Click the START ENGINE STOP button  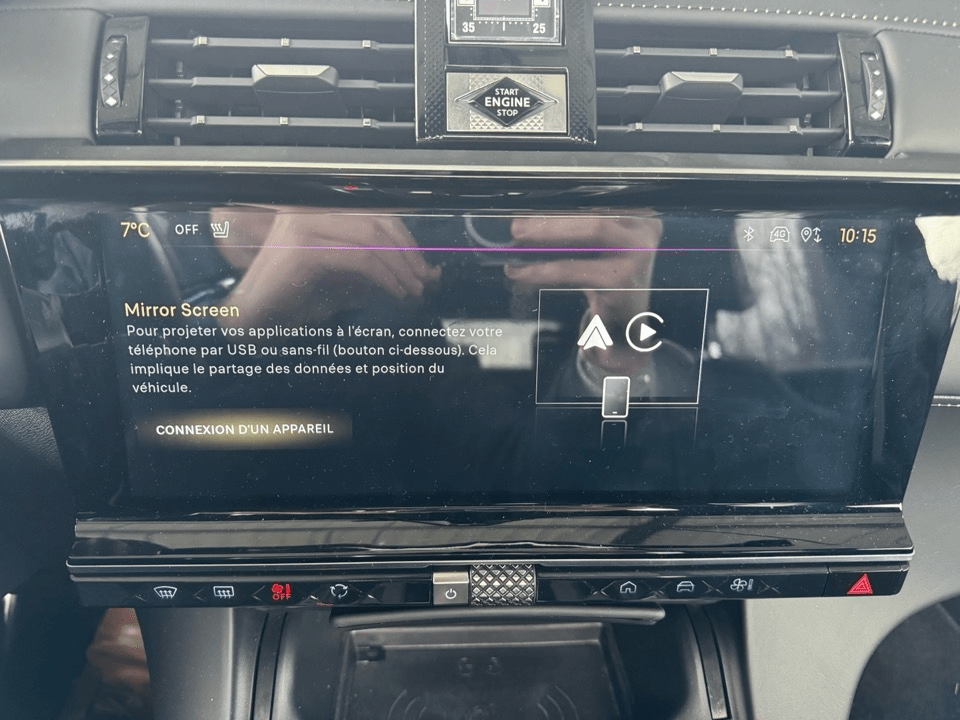point(506,101)
